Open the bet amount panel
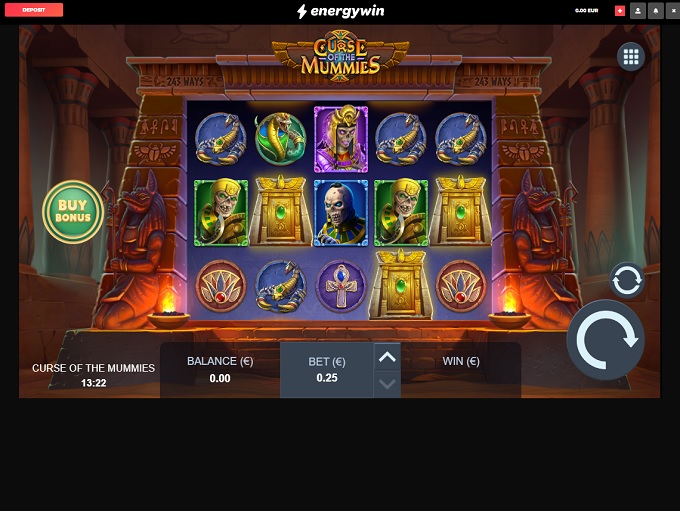 tap(326, 370)
